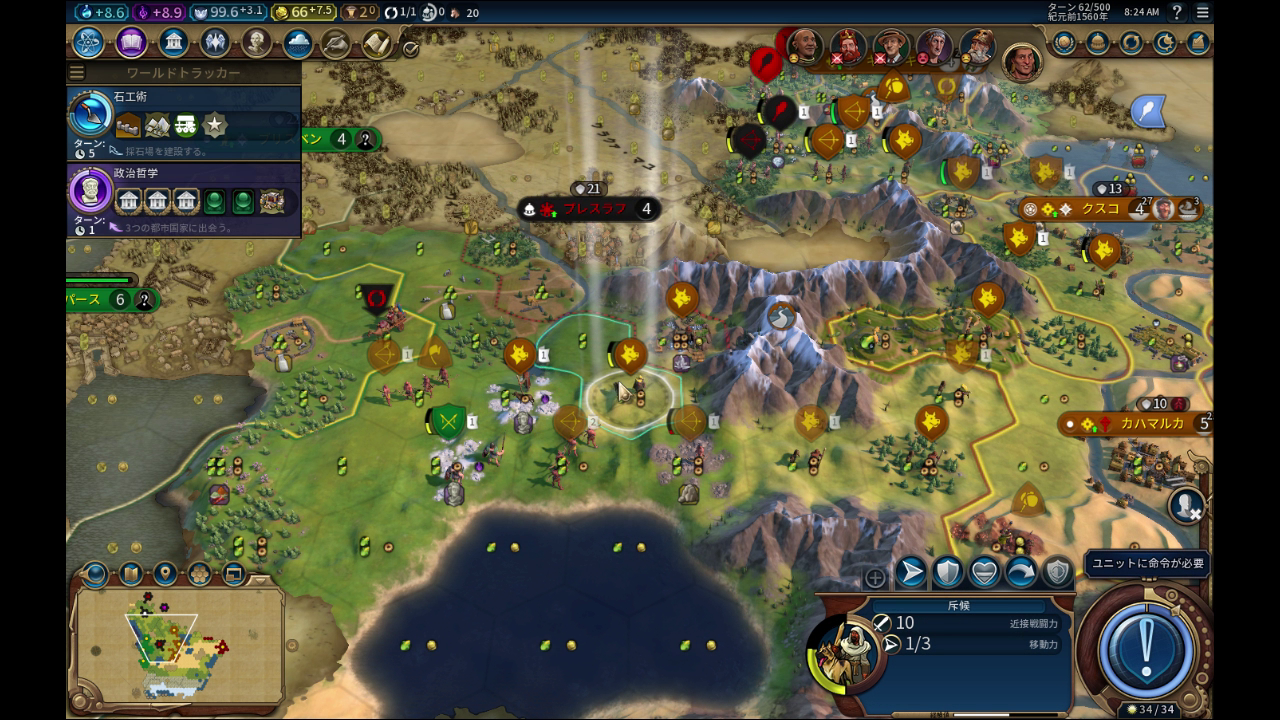Open the Great People screen (bust portrait)

tap(257, 43)
